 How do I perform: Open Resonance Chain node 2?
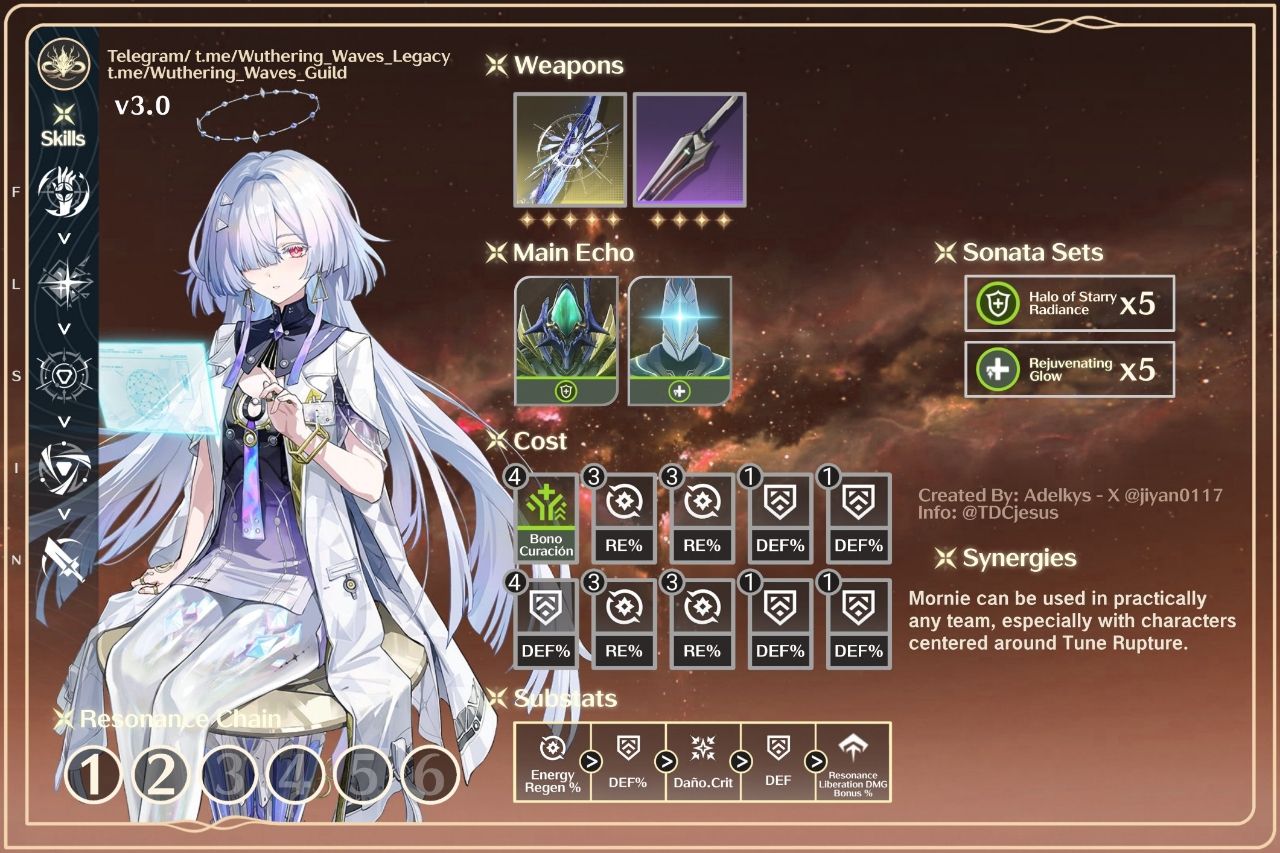click(x=161, y=775)
